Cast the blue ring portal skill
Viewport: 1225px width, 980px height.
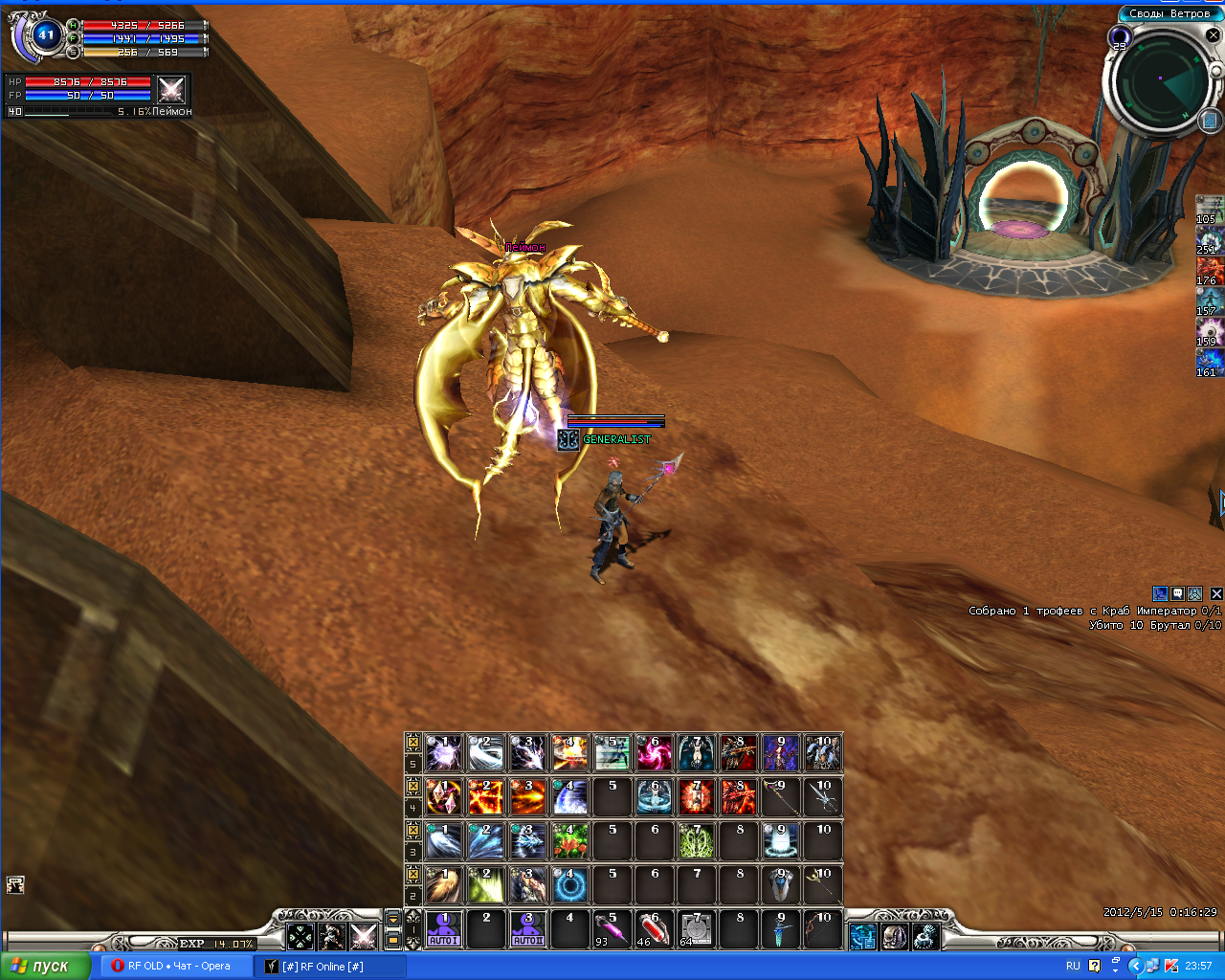tap(569, 884)
